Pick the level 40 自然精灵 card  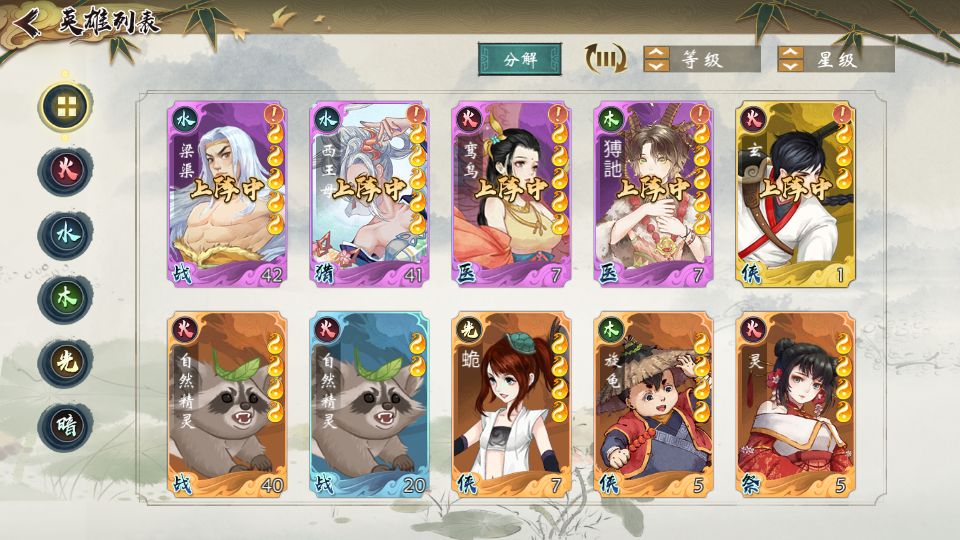tap(228, 405)
